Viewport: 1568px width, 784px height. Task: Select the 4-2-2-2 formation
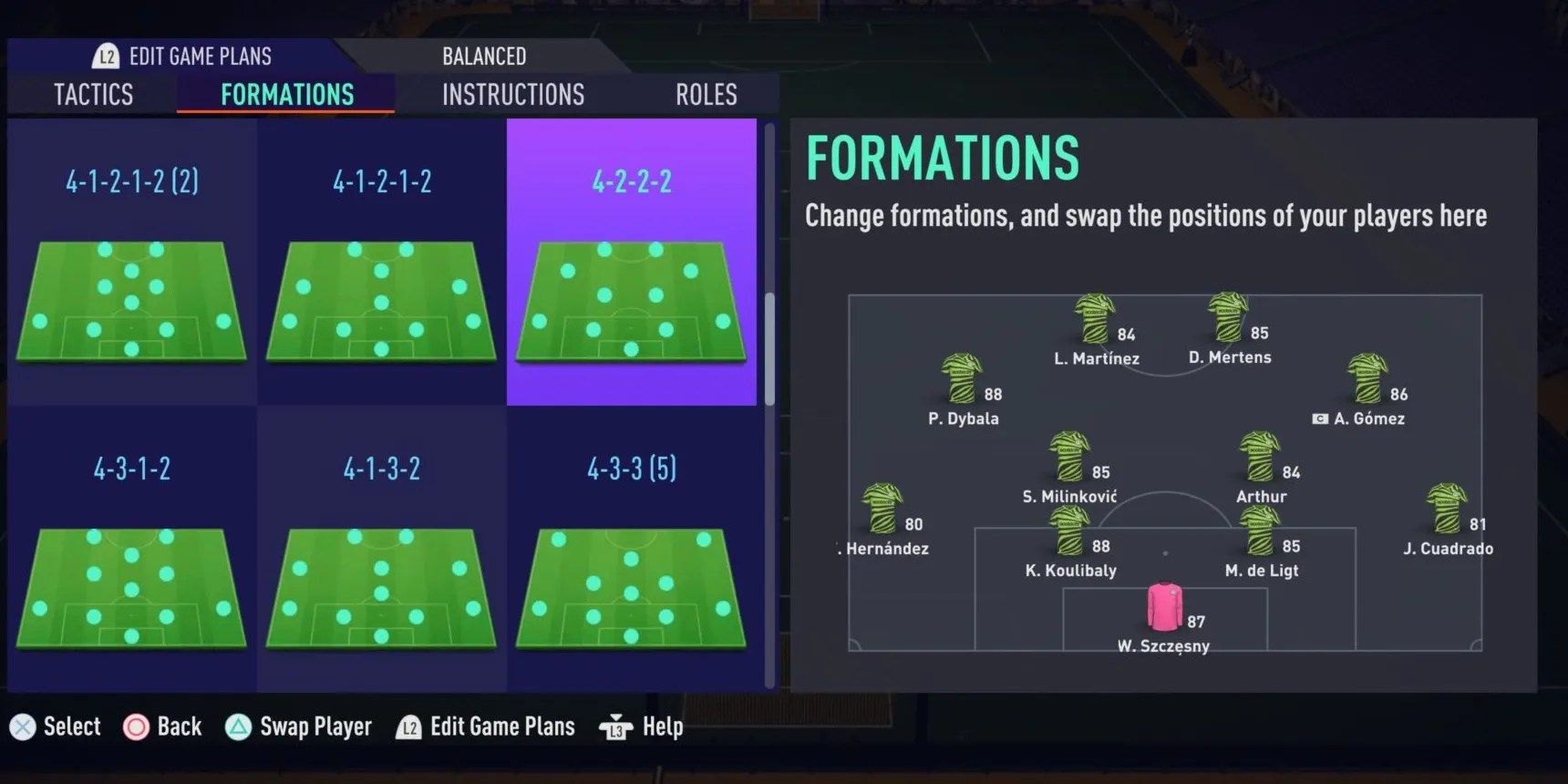pos(631,264)
